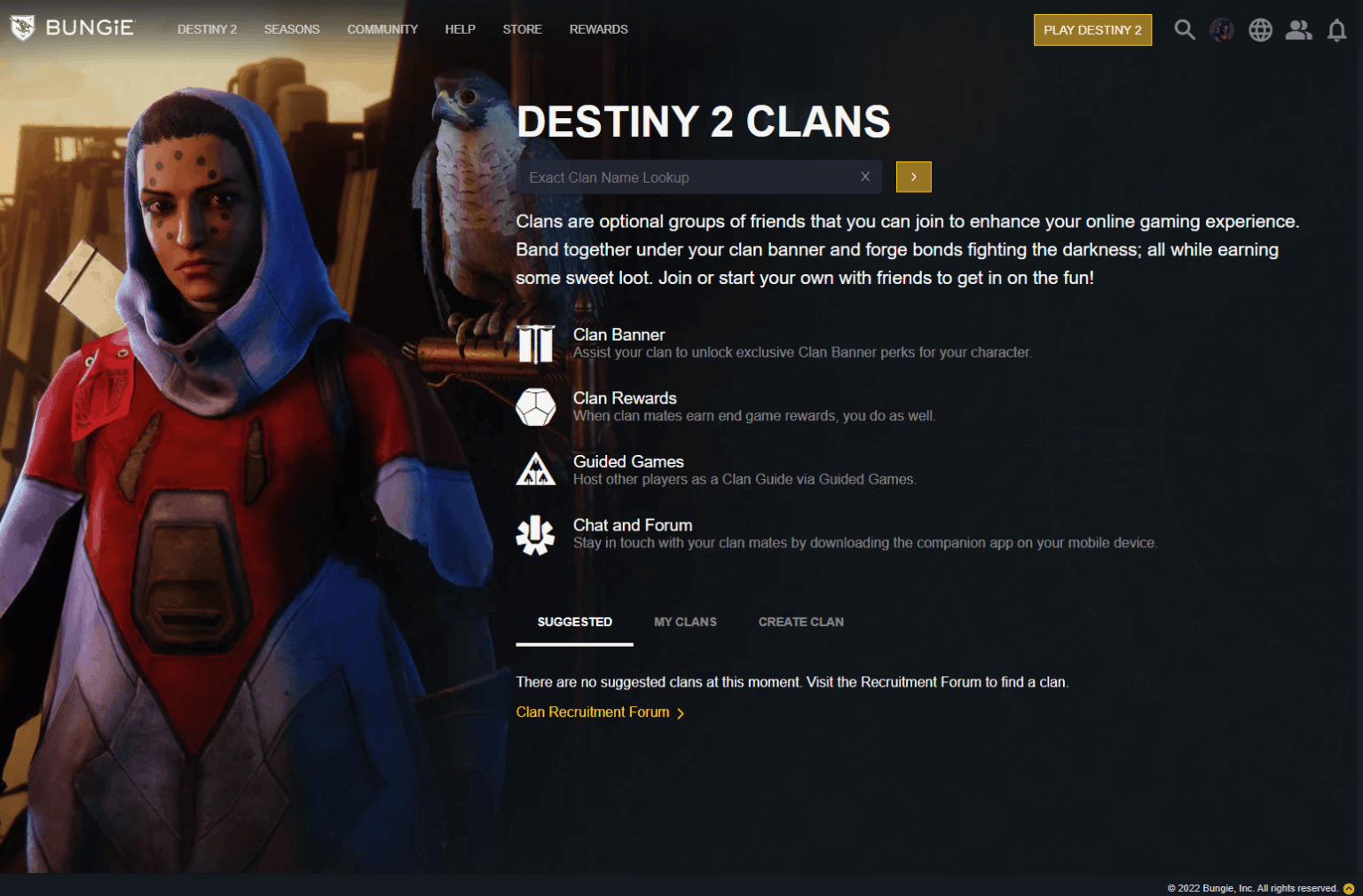Click the Guided Games icon

[x=536, y=469]
